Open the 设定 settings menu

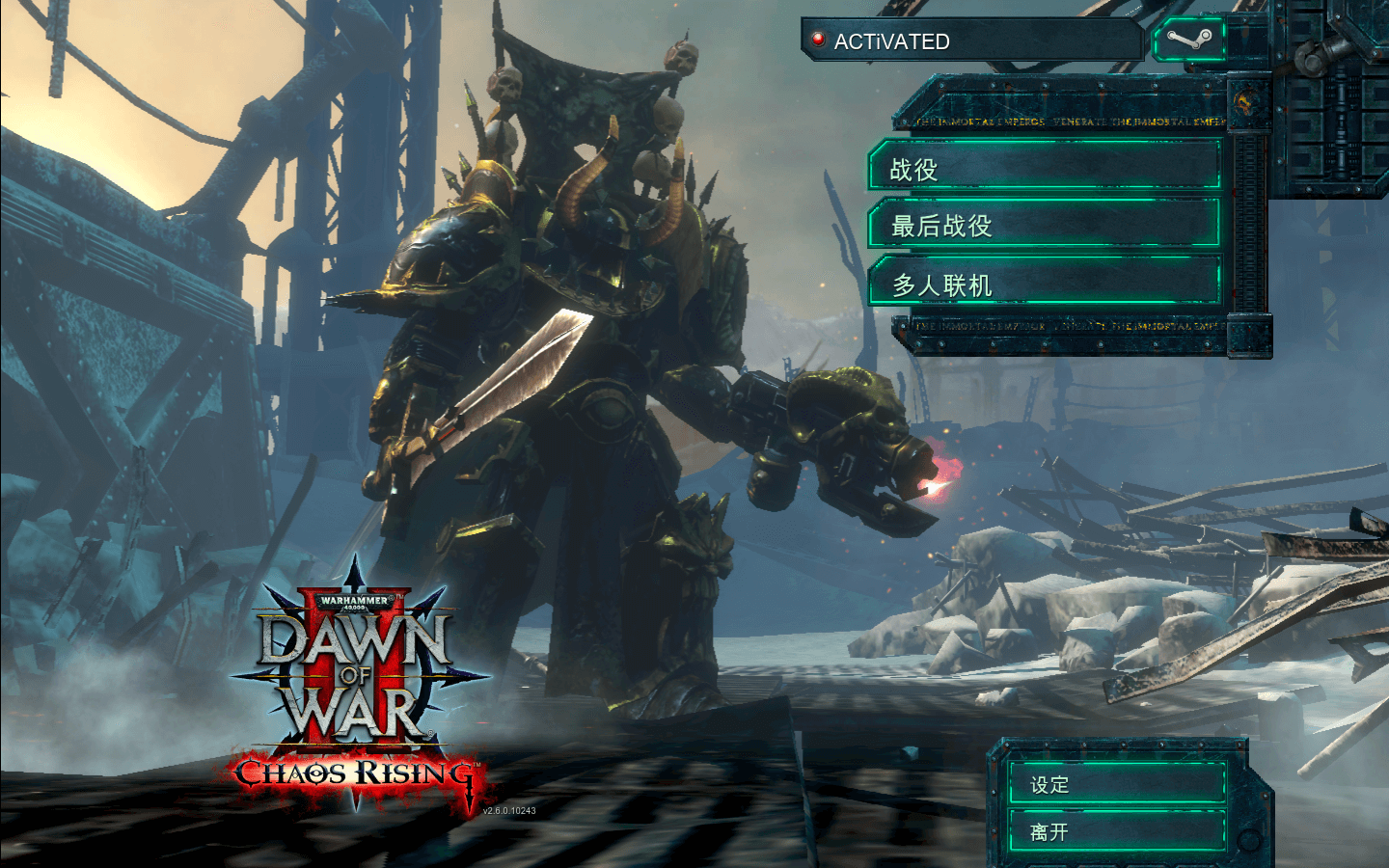1116,784
